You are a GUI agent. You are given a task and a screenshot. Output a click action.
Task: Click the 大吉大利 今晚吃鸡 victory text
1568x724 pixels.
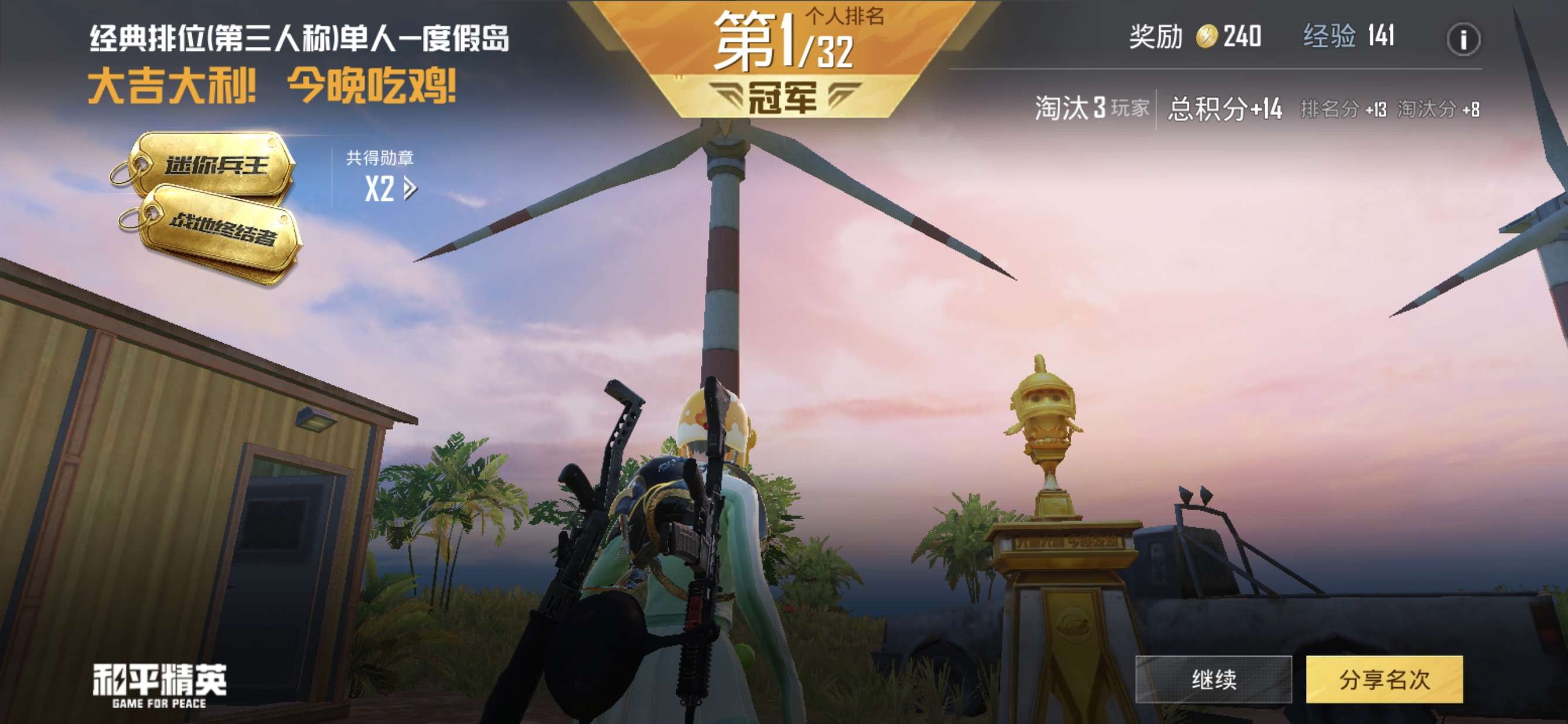274,88
